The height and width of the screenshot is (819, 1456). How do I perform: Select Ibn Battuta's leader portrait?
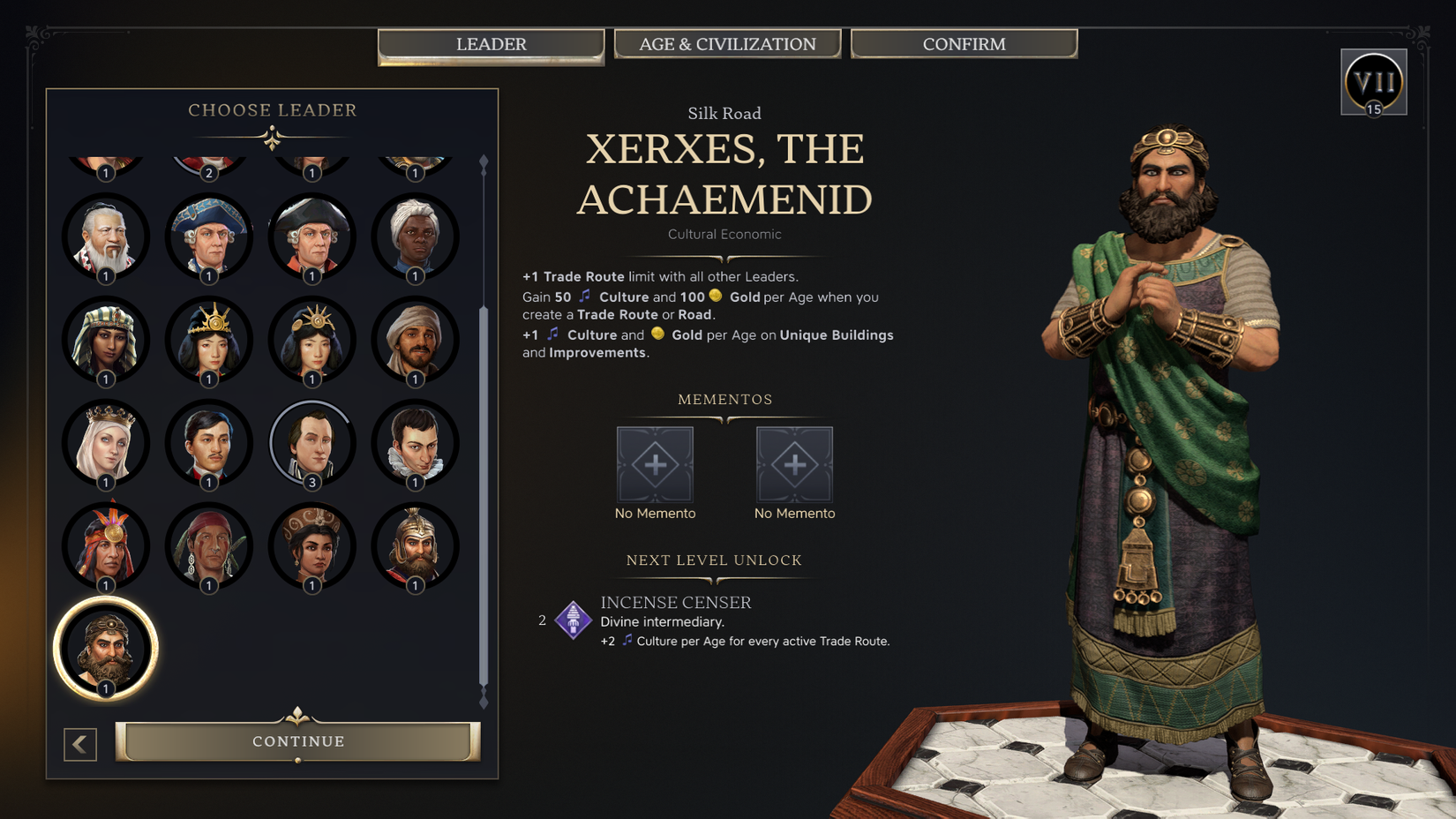click(x=416, y=340)
